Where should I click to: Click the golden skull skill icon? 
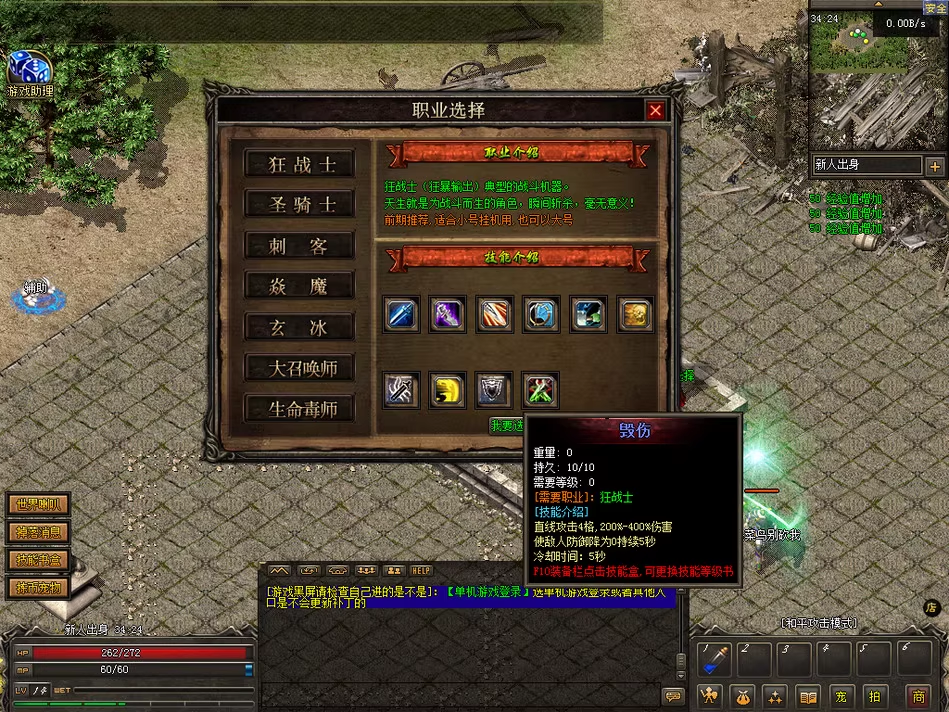pos(635,315)
